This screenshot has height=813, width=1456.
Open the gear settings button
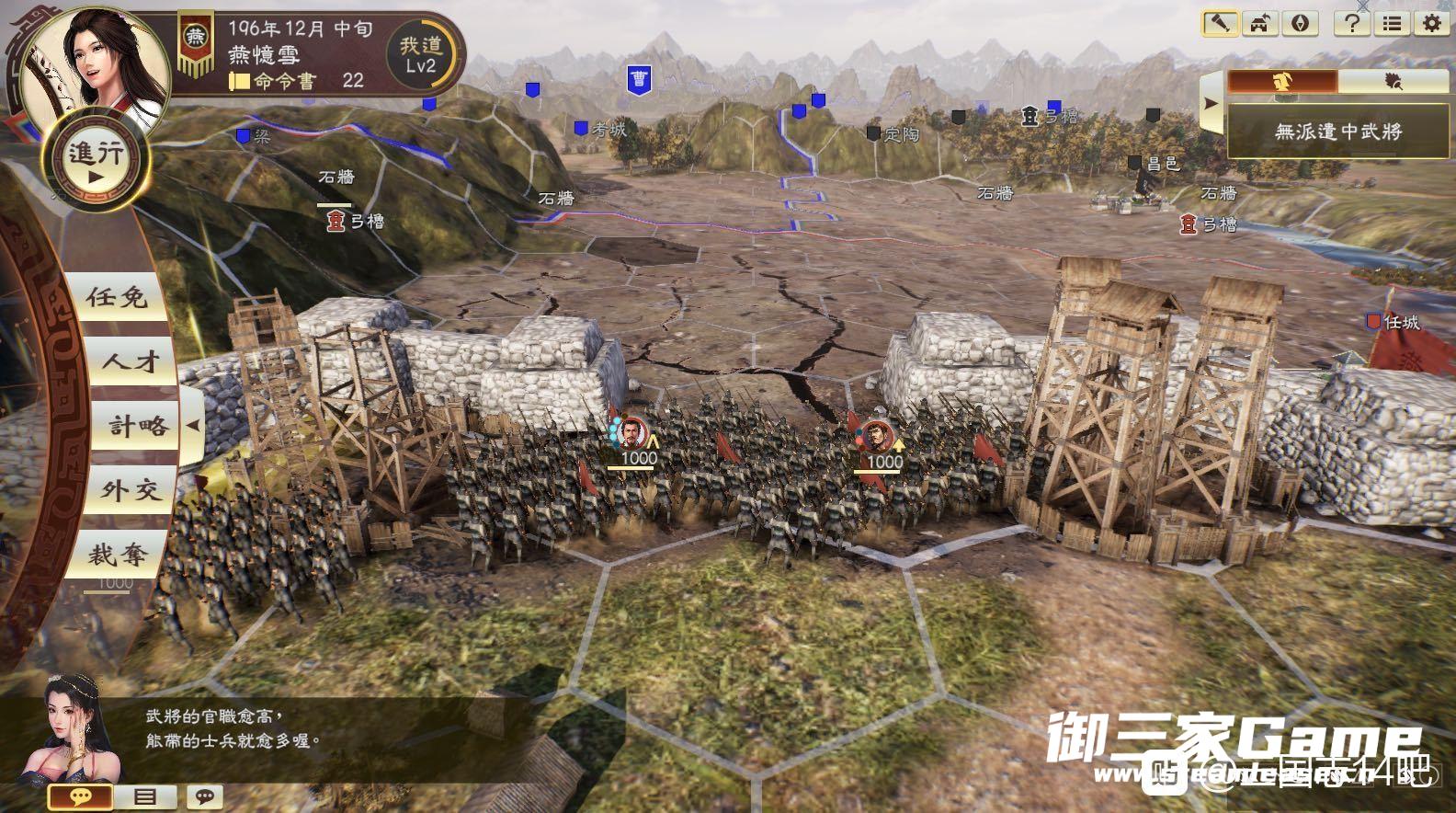(x=1431, y=23)
